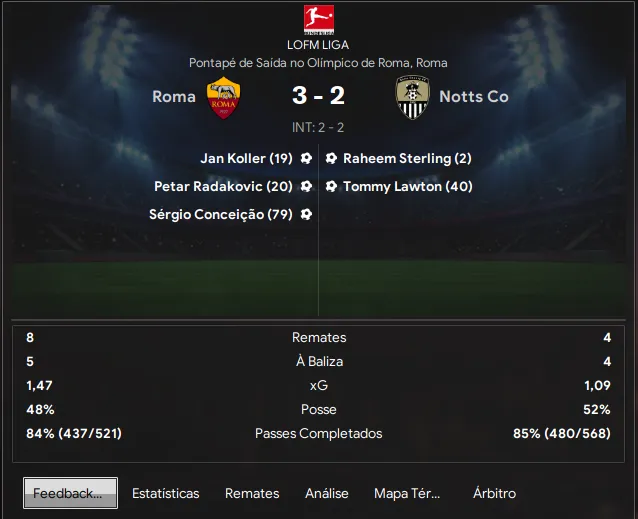Open the LOFM Liga competition logo

tap(318, 20)
